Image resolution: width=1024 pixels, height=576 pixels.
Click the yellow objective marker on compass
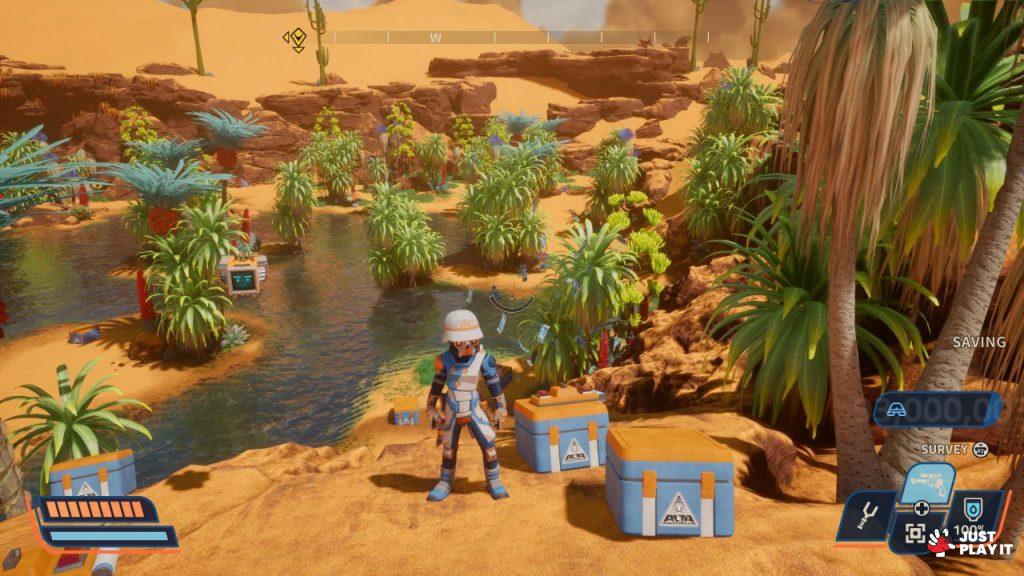point(295,39)
